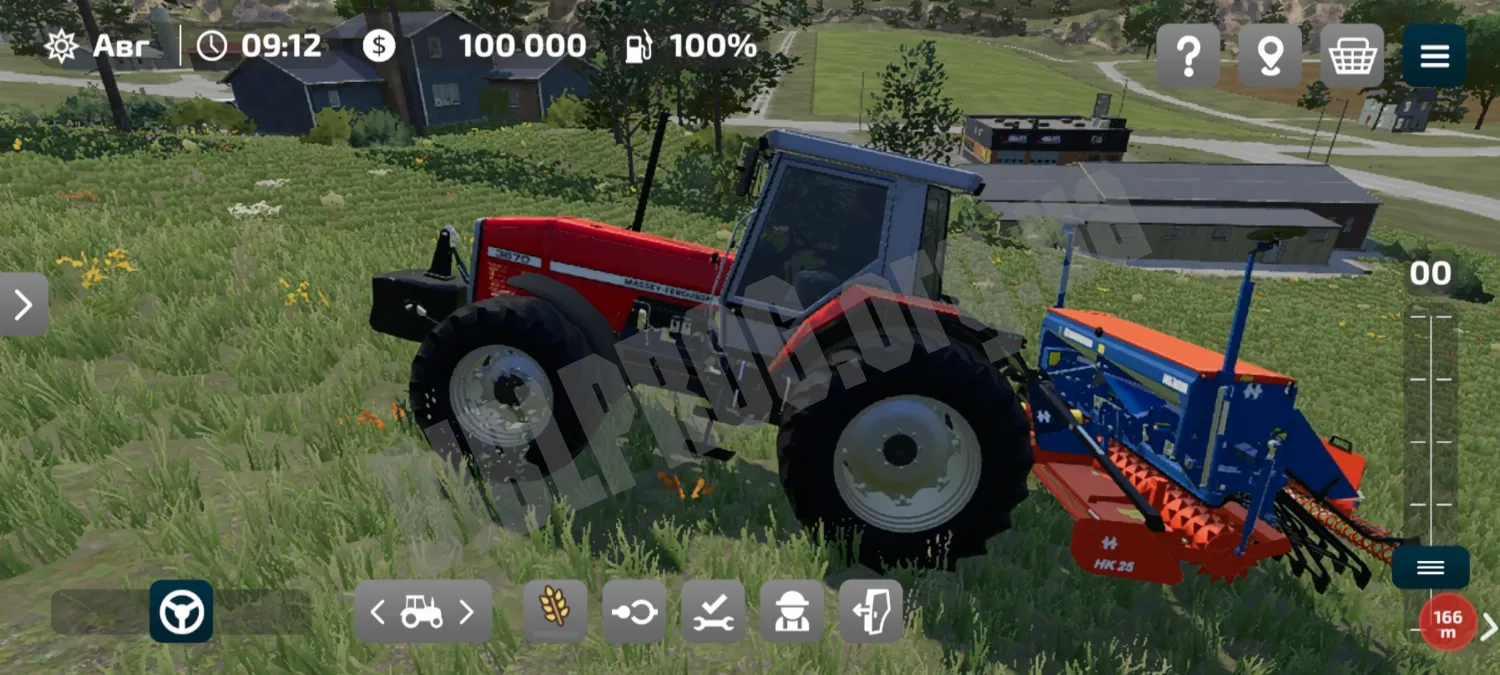The width and height of the screenshot is (1500, 675).
Task: Select the wheat seed type button
Action: click(555, 611)
